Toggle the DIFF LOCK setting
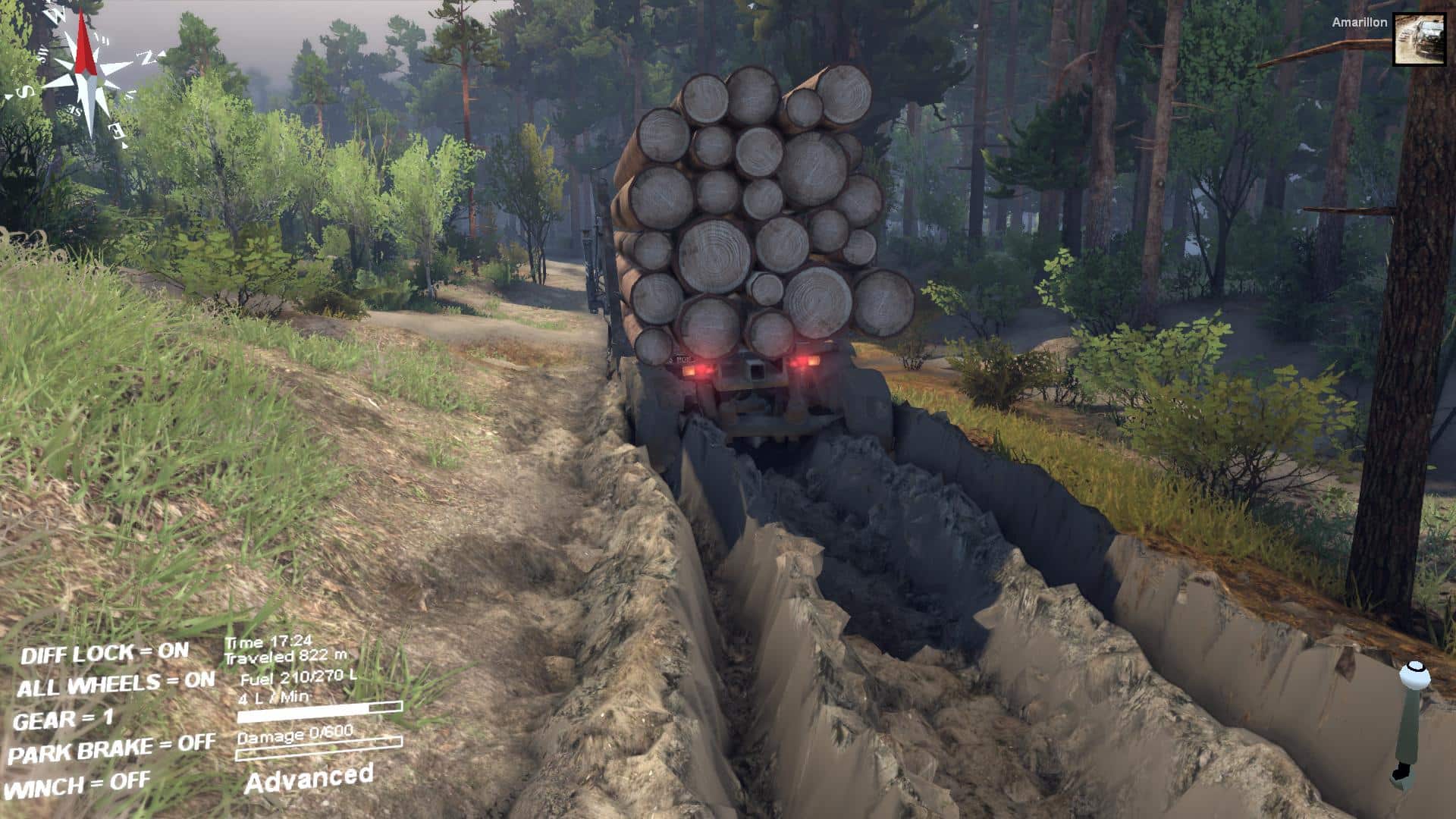This screenshot has height=819, width=1456. (105, 653)
